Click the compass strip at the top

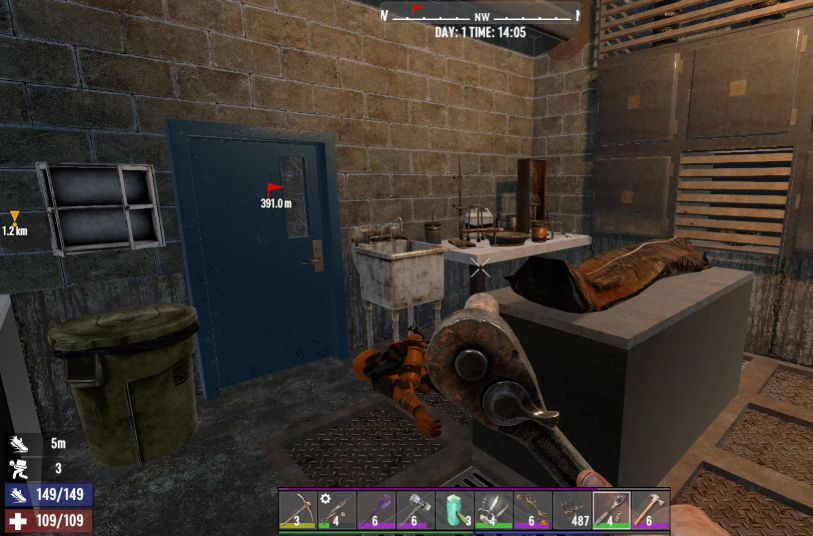(x=480, y=14)
